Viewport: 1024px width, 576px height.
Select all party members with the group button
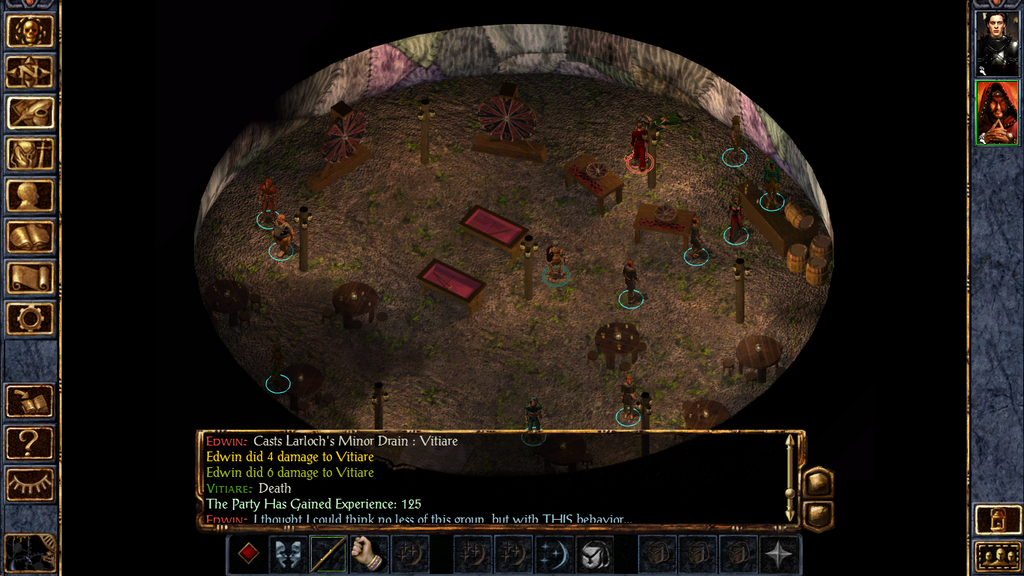pyautogui.click(x=996, y=555)
